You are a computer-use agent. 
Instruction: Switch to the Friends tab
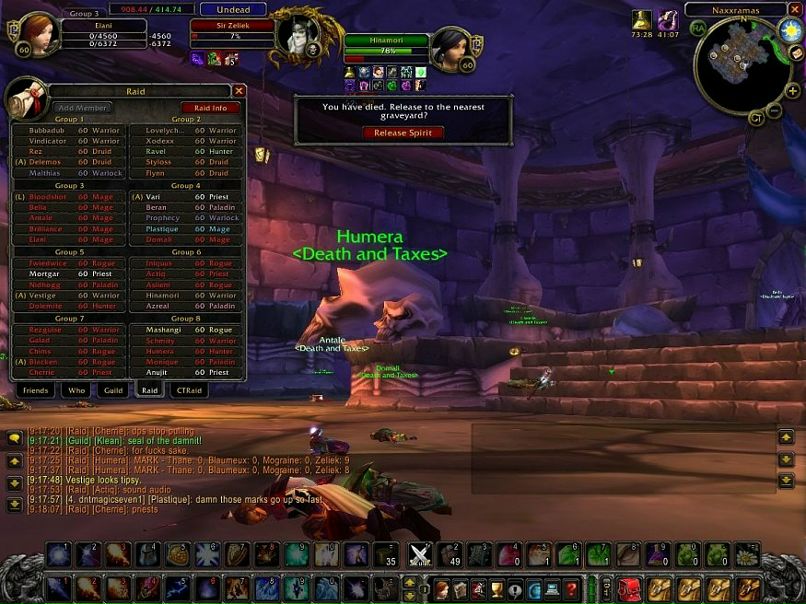click(x=35, y=390)
